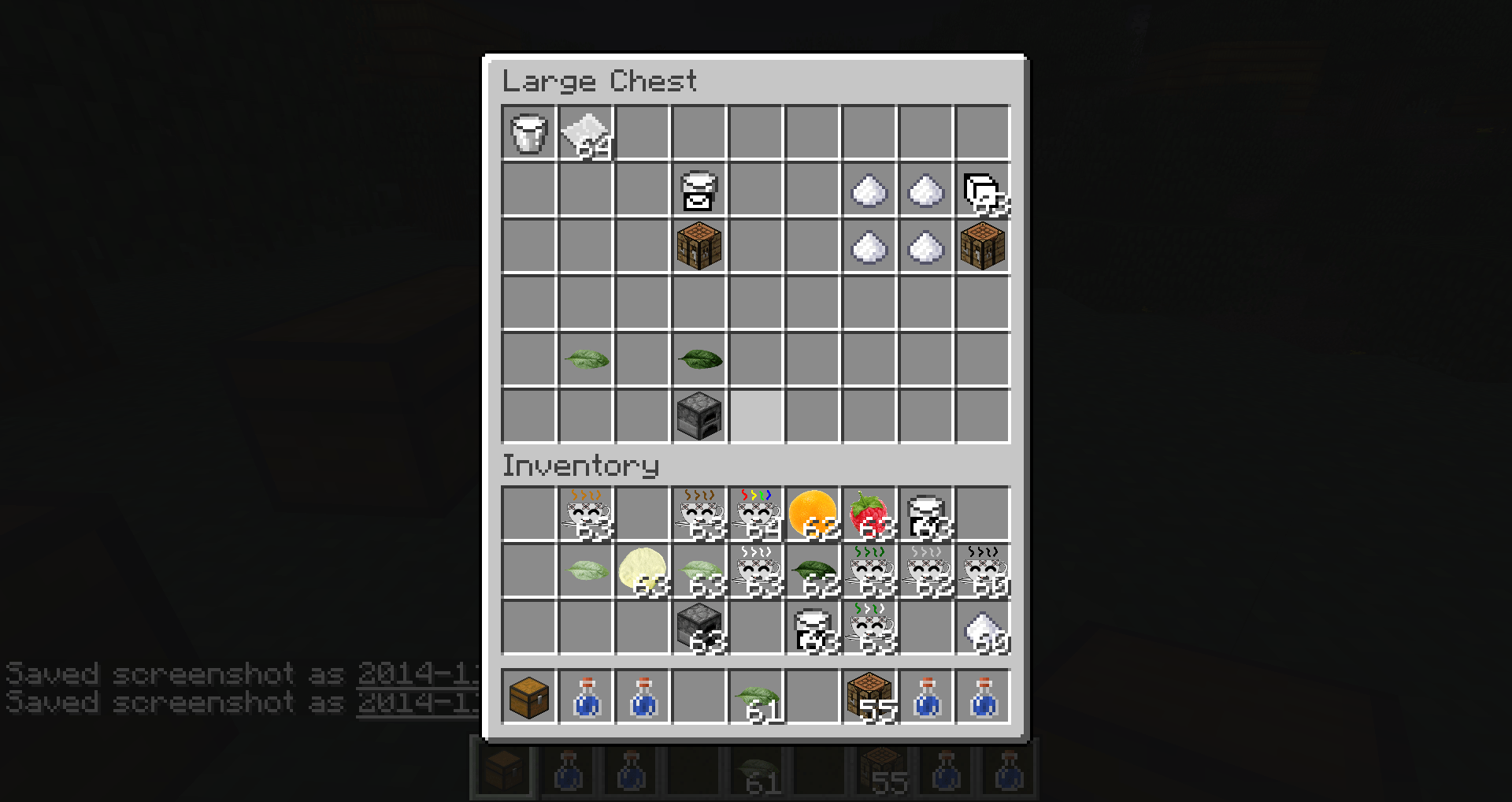Screen dimensions: 1512x802
Task: Take the rainbow-steam tea cup
Action: click(756, 514)
